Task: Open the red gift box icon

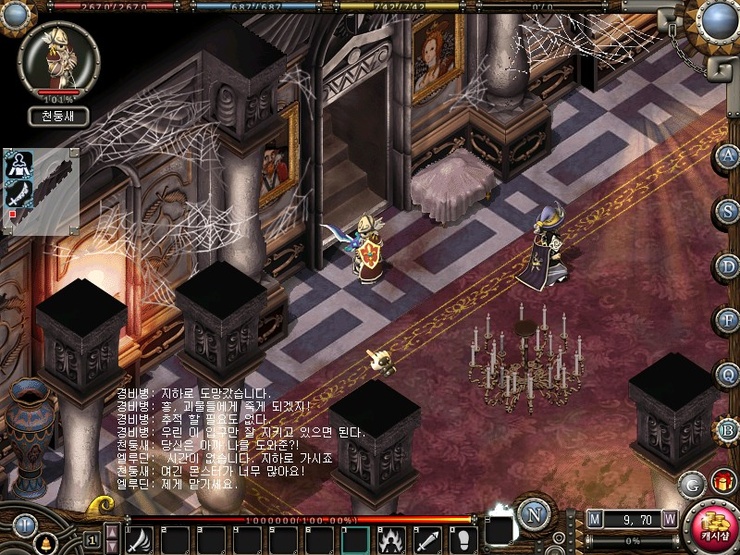Action: coord(723,482)
